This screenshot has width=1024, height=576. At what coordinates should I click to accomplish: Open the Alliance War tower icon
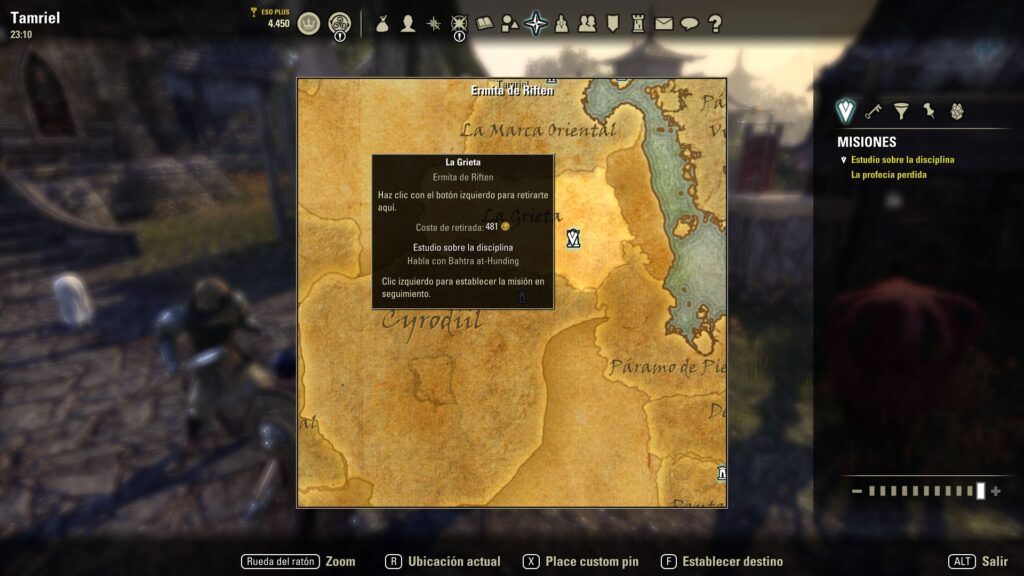[x=638, y=23]
